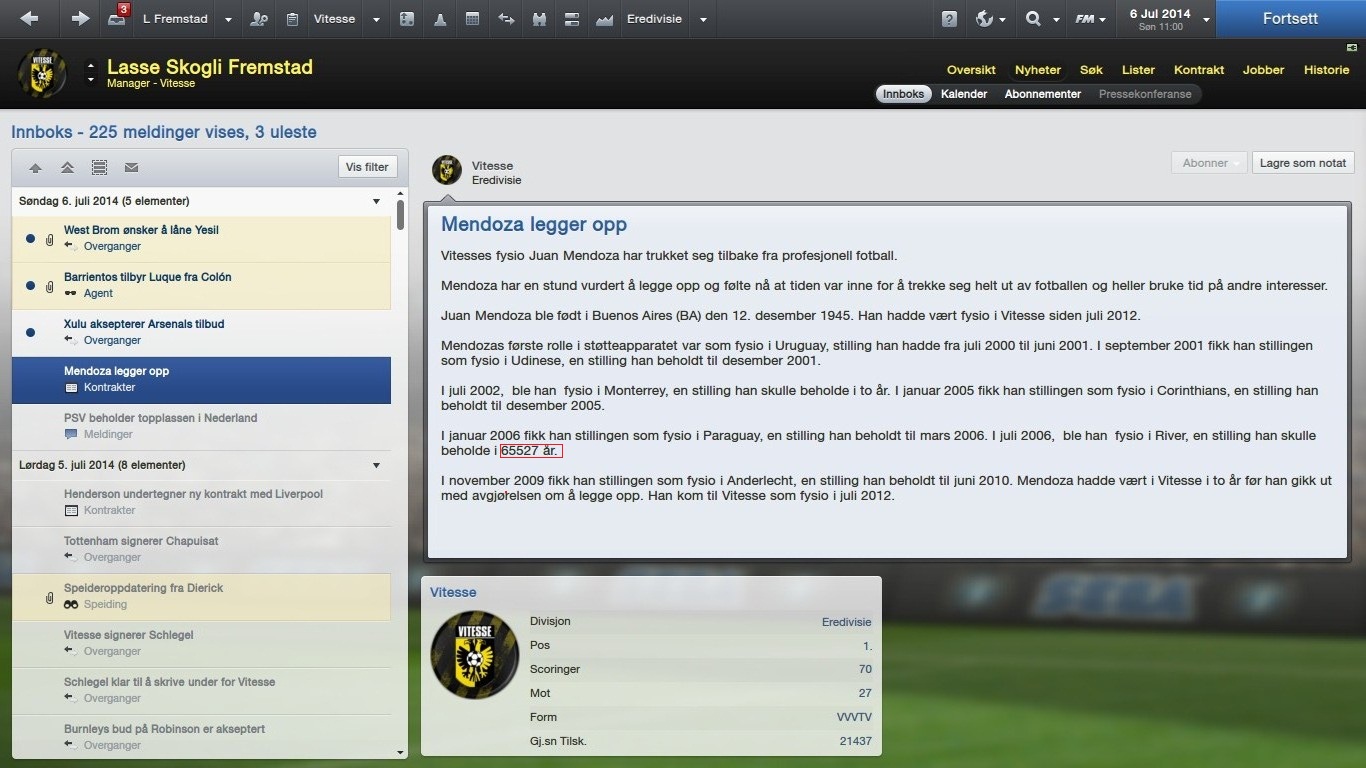Open the Abonnementer tab

pos(1043,94)
